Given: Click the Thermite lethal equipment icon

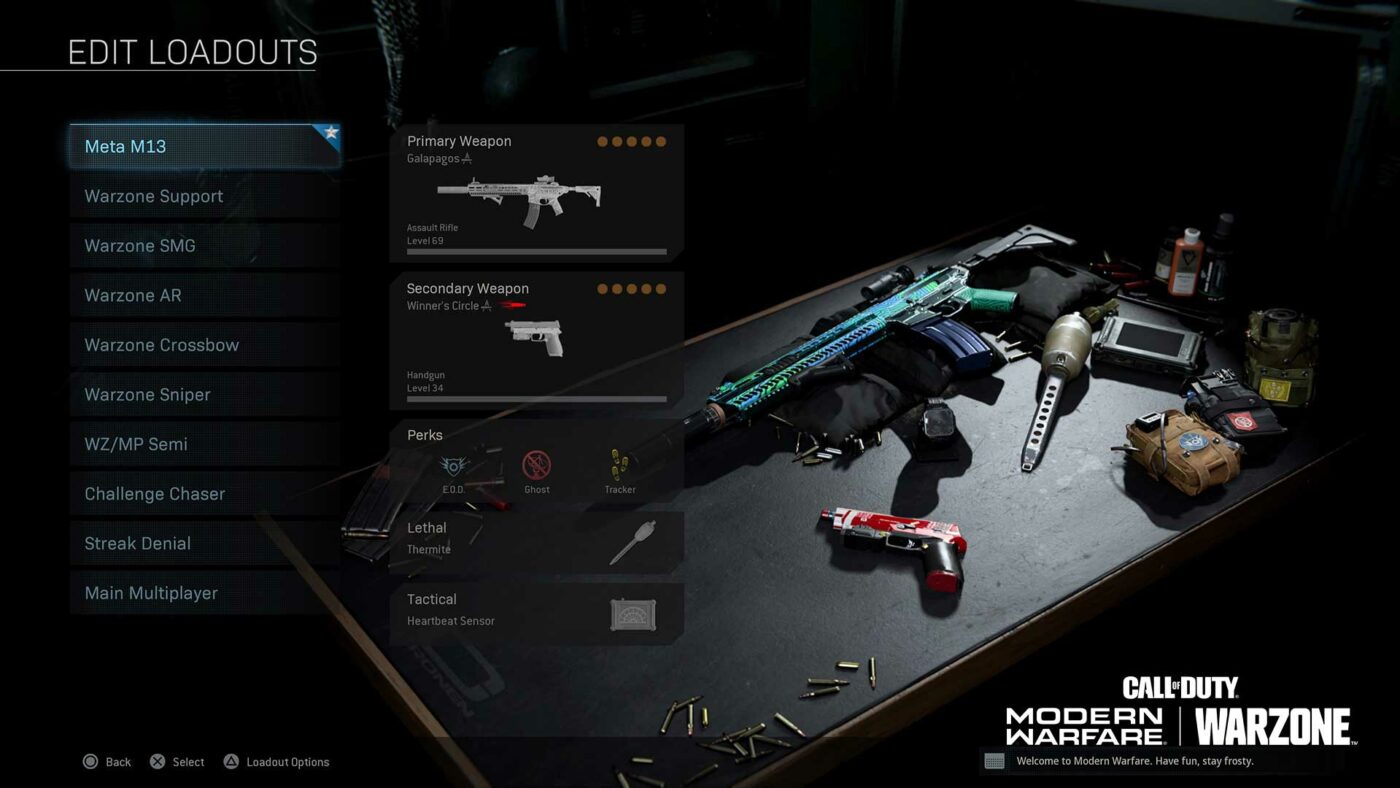Looking at the screenshot, I should [x=632, y=544].
